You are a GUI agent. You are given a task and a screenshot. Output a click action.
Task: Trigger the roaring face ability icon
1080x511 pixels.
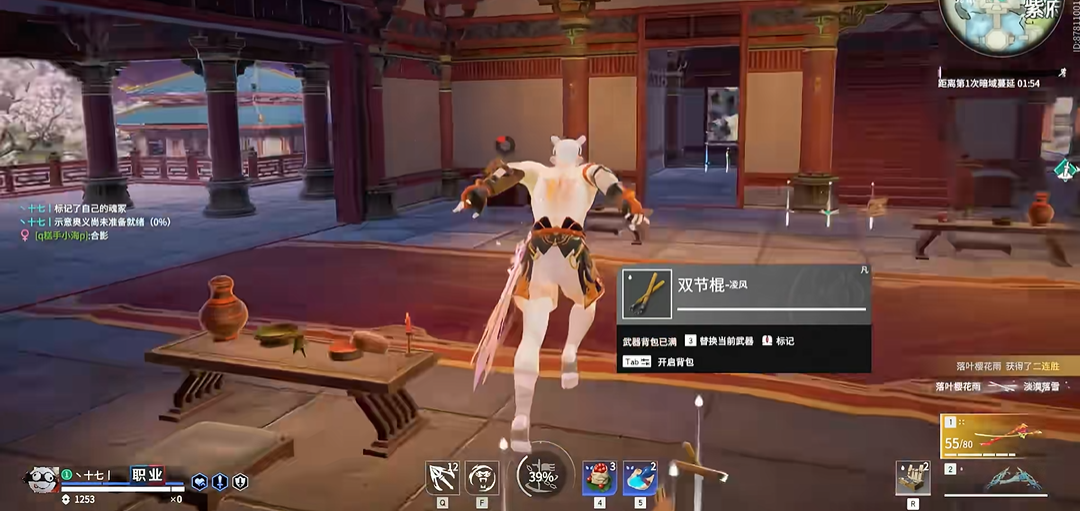click(483, 477)
